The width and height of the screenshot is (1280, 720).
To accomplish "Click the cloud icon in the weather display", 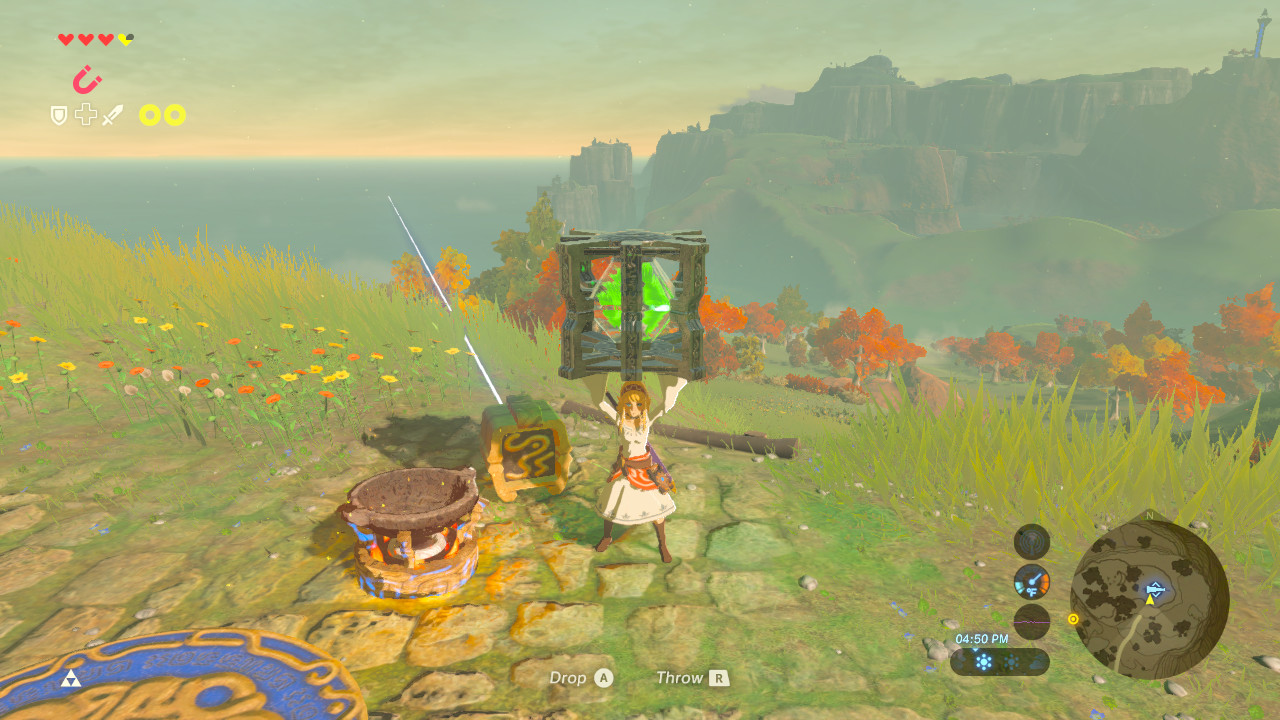I will pyautogui.click(x=1035, y=660).
